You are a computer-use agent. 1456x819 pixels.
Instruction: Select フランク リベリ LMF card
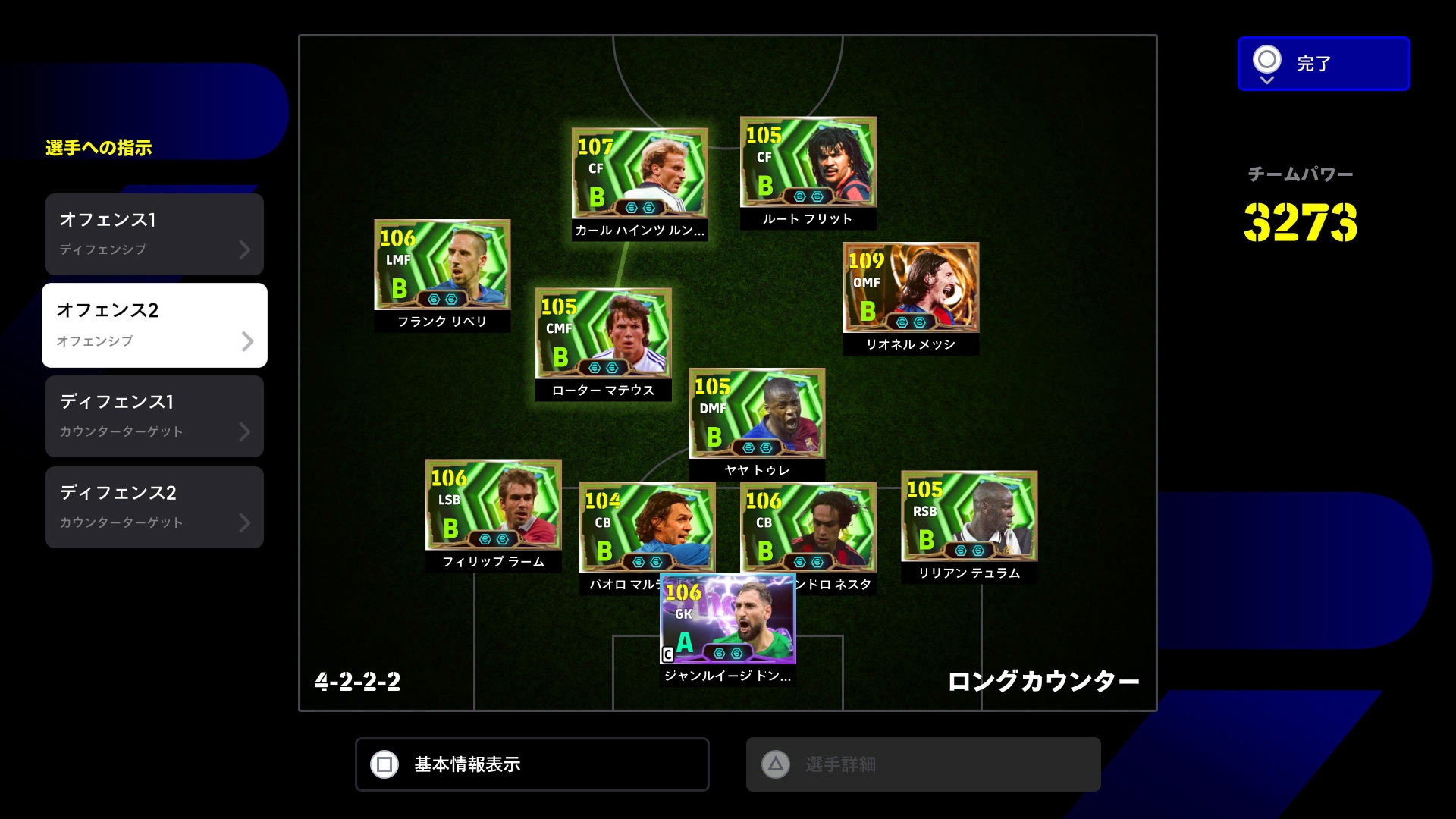point(442,265)
